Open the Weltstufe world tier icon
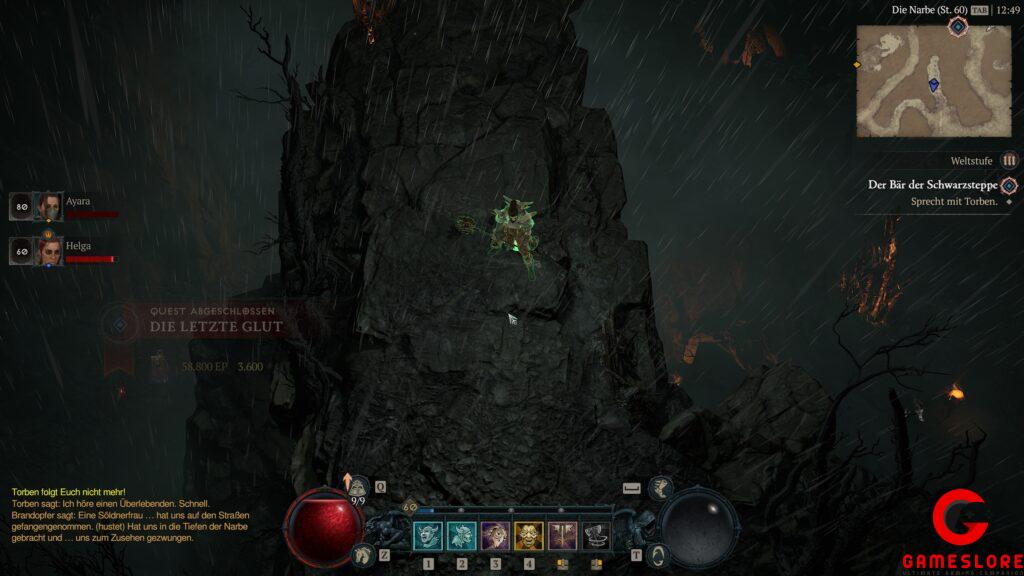 pyautogui.click(x=1010, y=160)
